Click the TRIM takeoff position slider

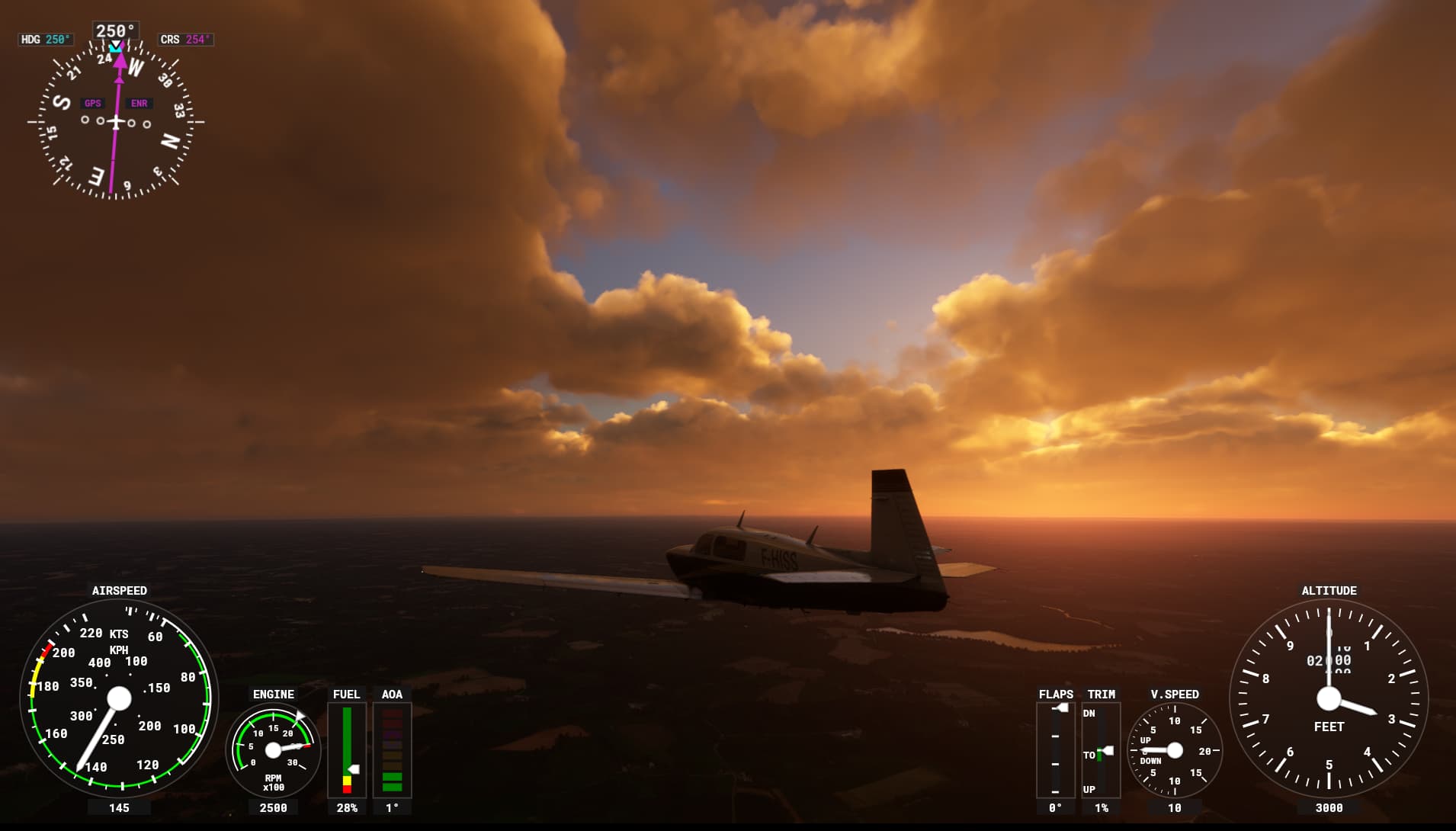pyautogui.click(x=1105, y=749)
